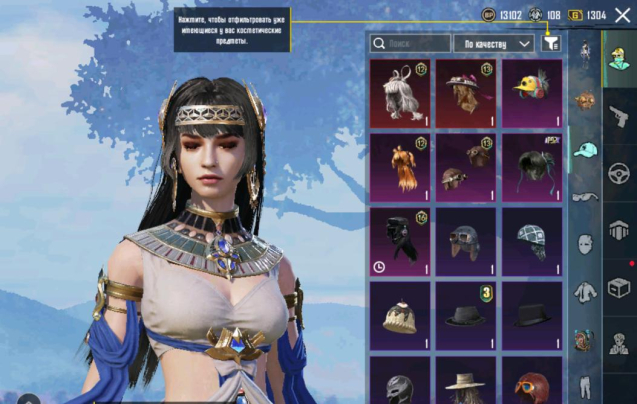Select the aviator cap with goggles
The height and width of the screenshot is (404, 637).
coord(466,241)
